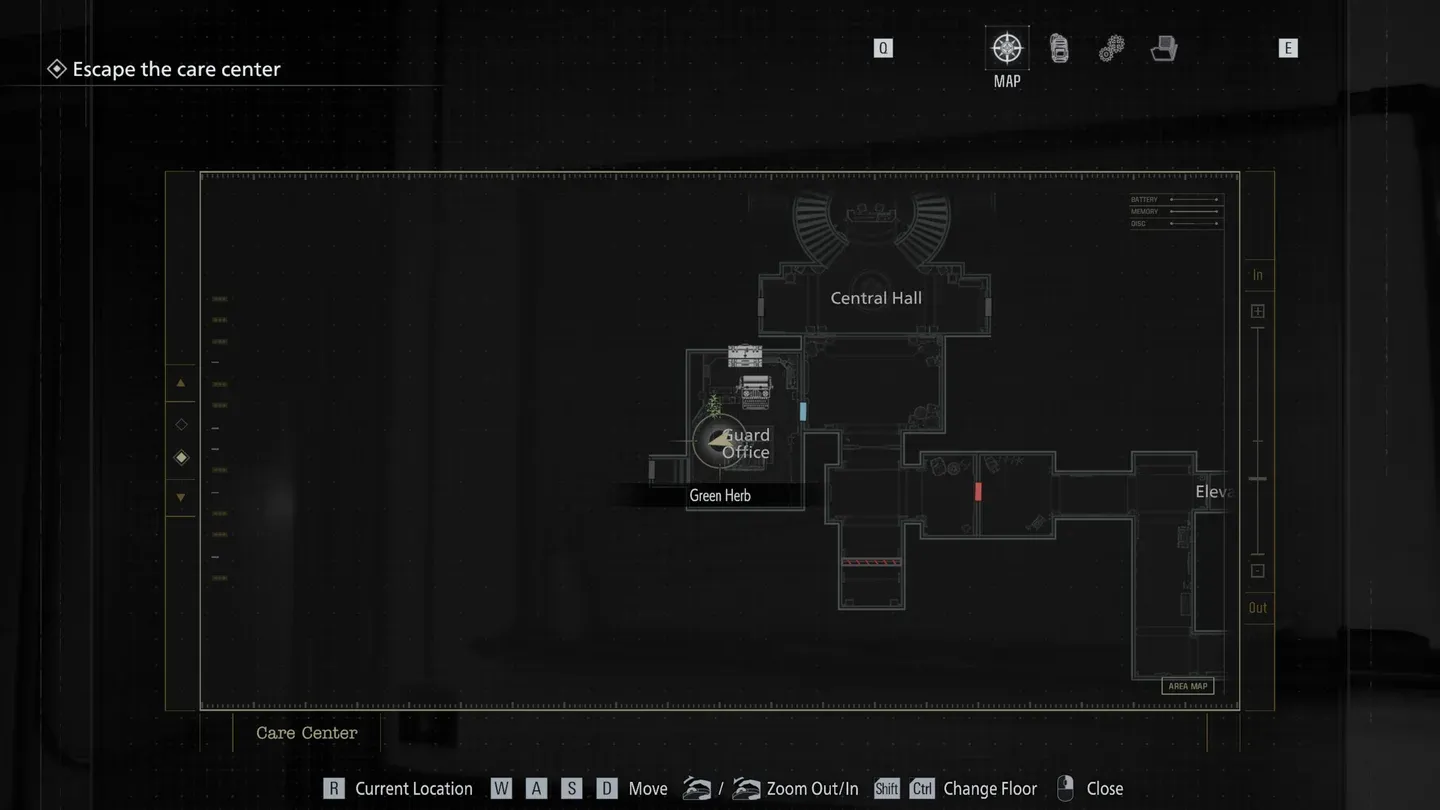1440x810 pixels.
Task: Select the Map compass icon
Action: point(1006,47)
